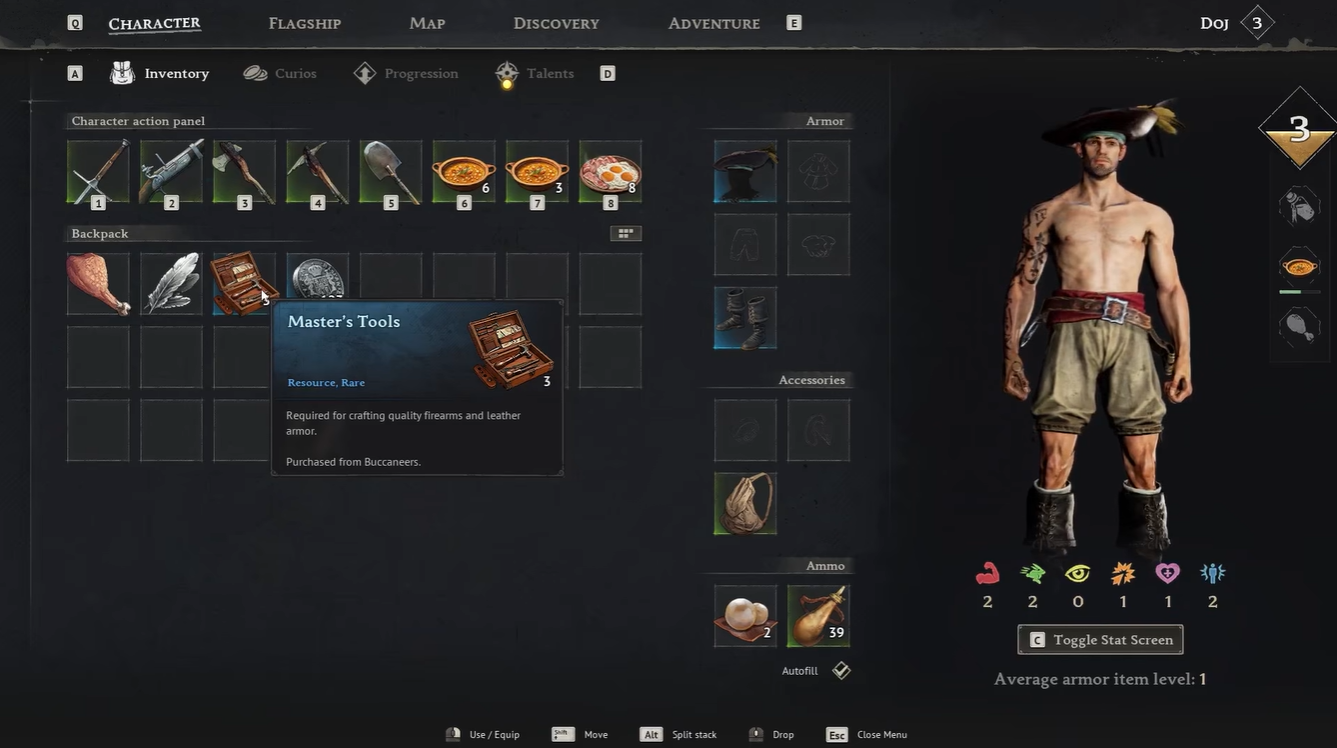Toggle the Stat Screen button

pyautogui.click(x=1100, y=640)
